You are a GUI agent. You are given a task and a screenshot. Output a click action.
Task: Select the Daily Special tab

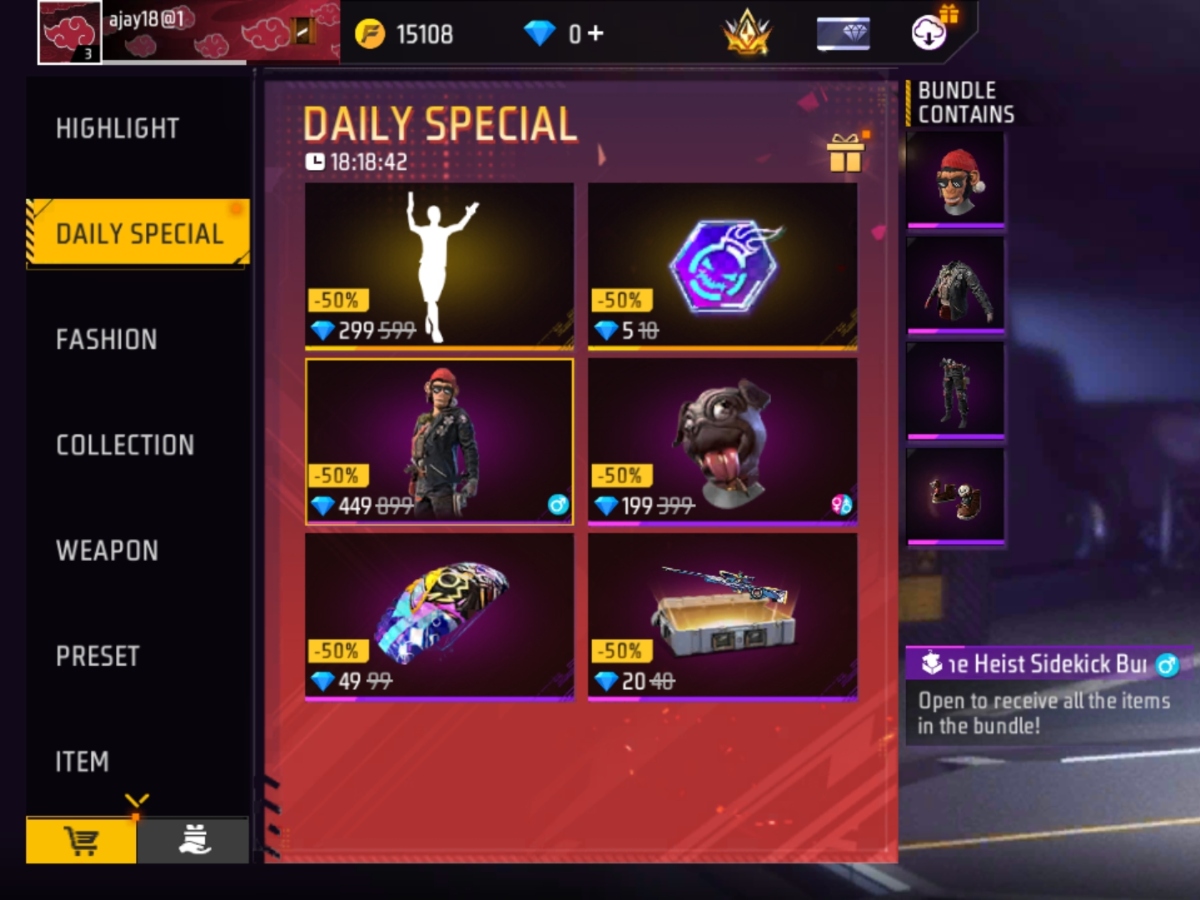click(x=139, y=234)
